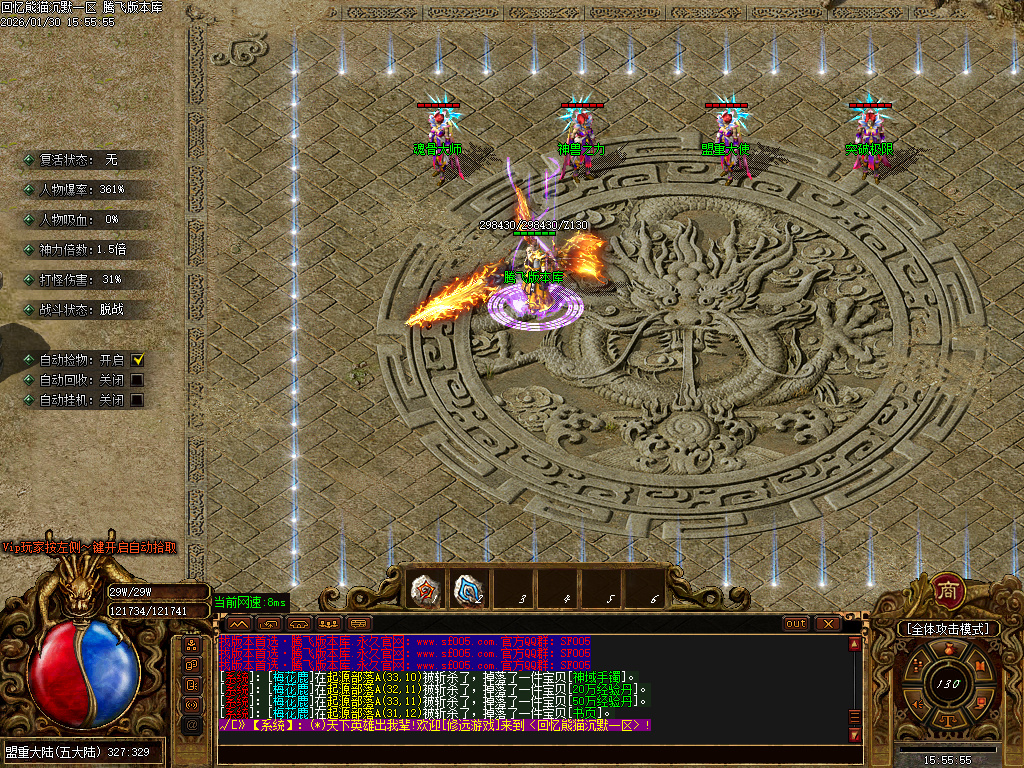The image size is (1024, 768).
Task: Click the 'out' button above chat
Action: point(796,623)
